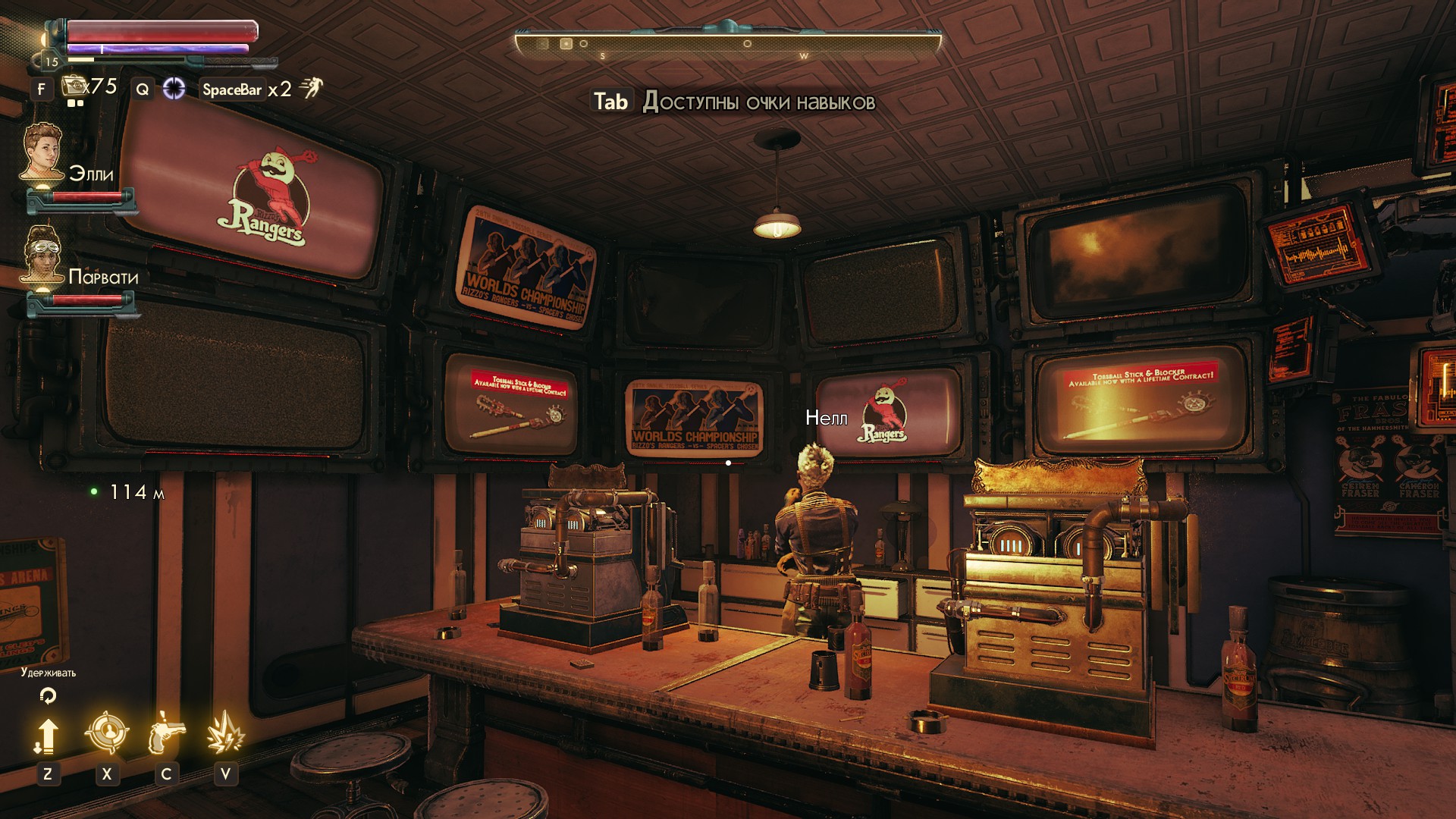This screenshot has width=1456, height=819.
Task: Select Парвати's companion portrait
Action: pos(42,254)
